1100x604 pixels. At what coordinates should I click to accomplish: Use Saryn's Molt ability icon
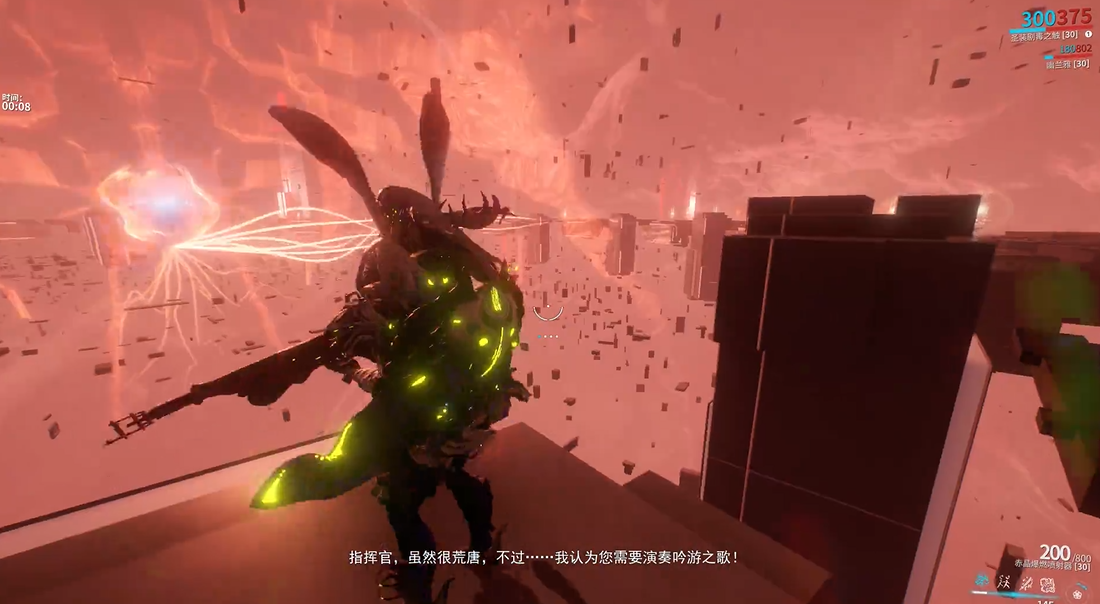coord(1003,582)
